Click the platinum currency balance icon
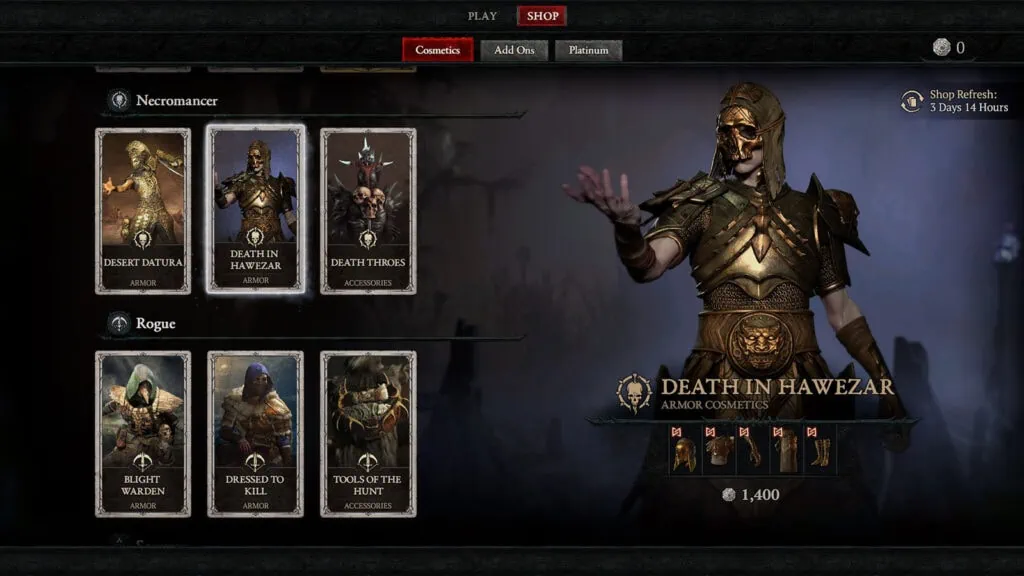Screen dimensions: 1024x576 coord(941,48)
